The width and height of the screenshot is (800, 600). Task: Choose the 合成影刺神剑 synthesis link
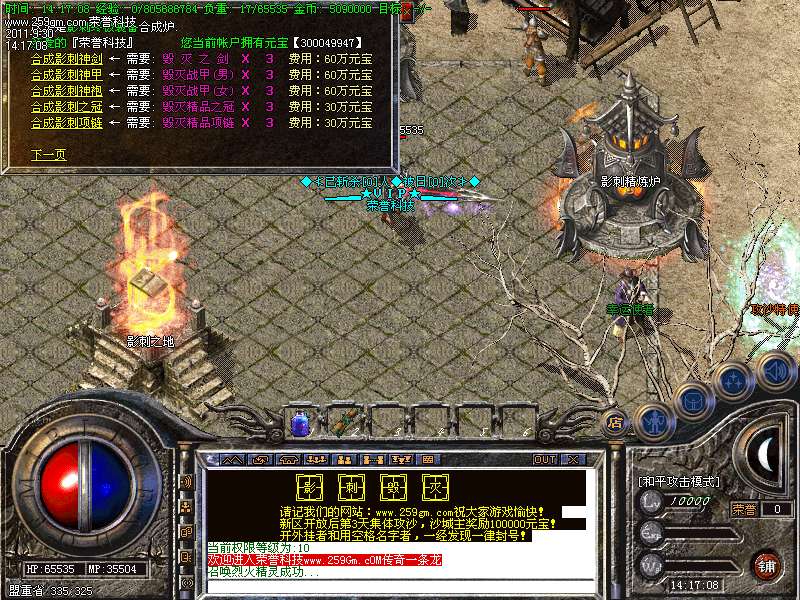coord(66,58)
